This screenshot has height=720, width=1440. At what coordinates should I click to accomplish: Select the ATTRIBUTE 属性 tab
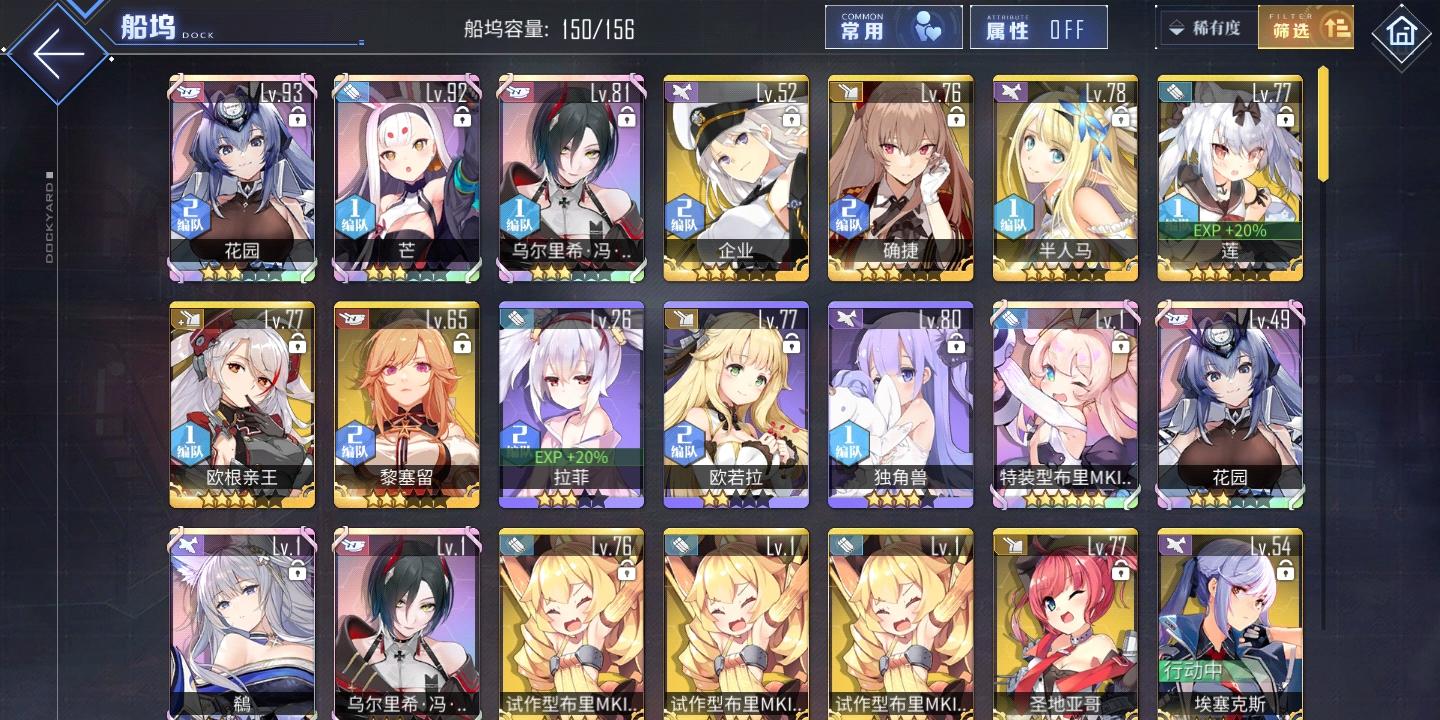click(1038, 28)
